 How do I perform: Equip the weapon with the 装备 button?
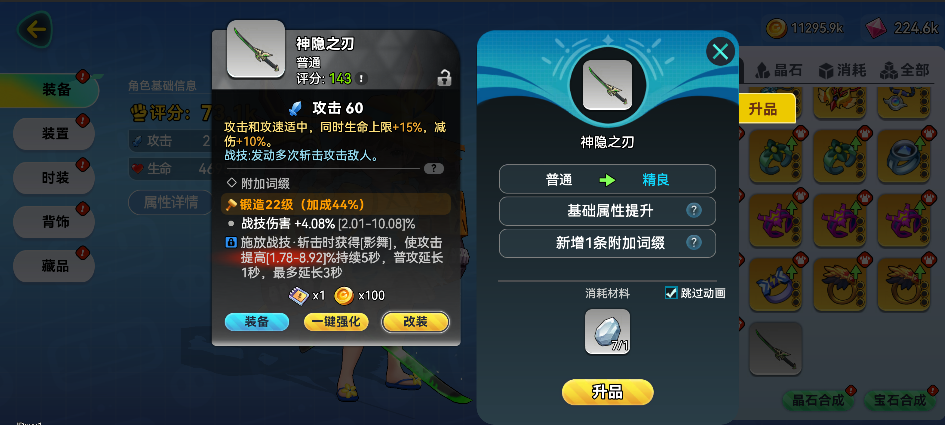256,322
